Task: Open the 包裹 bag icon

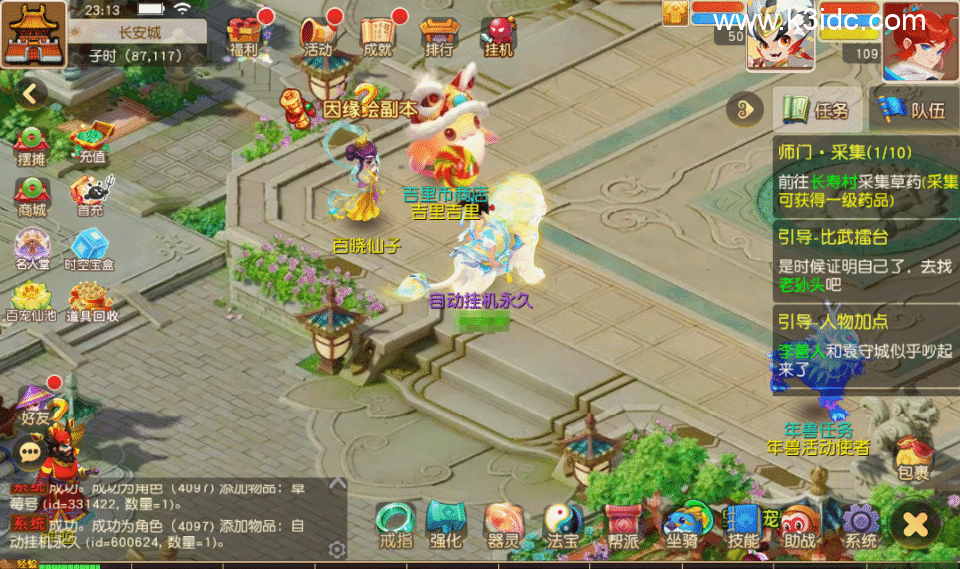Action: coord(912,455)
